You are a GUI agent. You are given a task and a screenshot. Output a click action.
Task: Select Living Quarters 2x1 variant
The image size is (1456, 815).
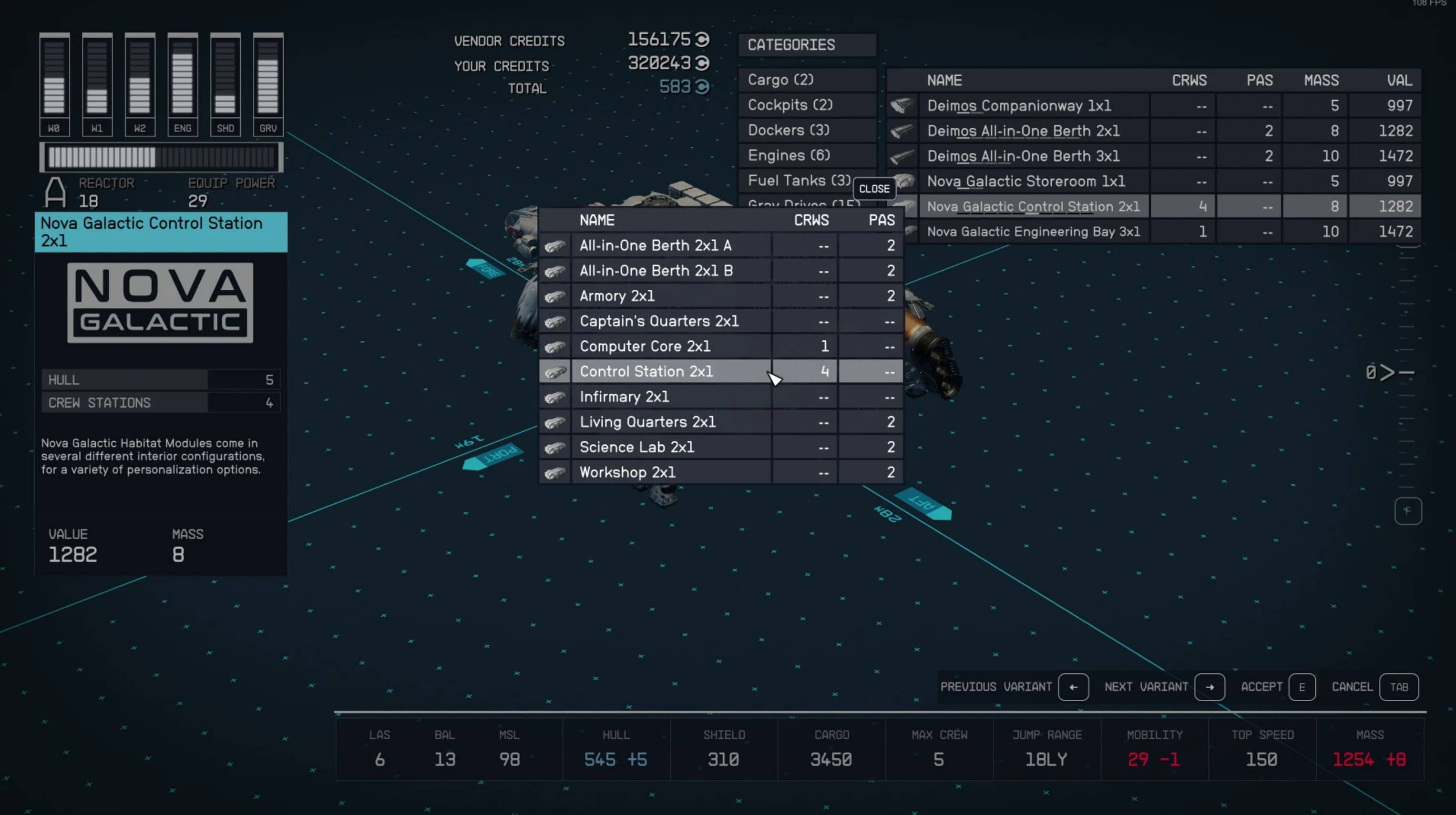coord(647,422)
